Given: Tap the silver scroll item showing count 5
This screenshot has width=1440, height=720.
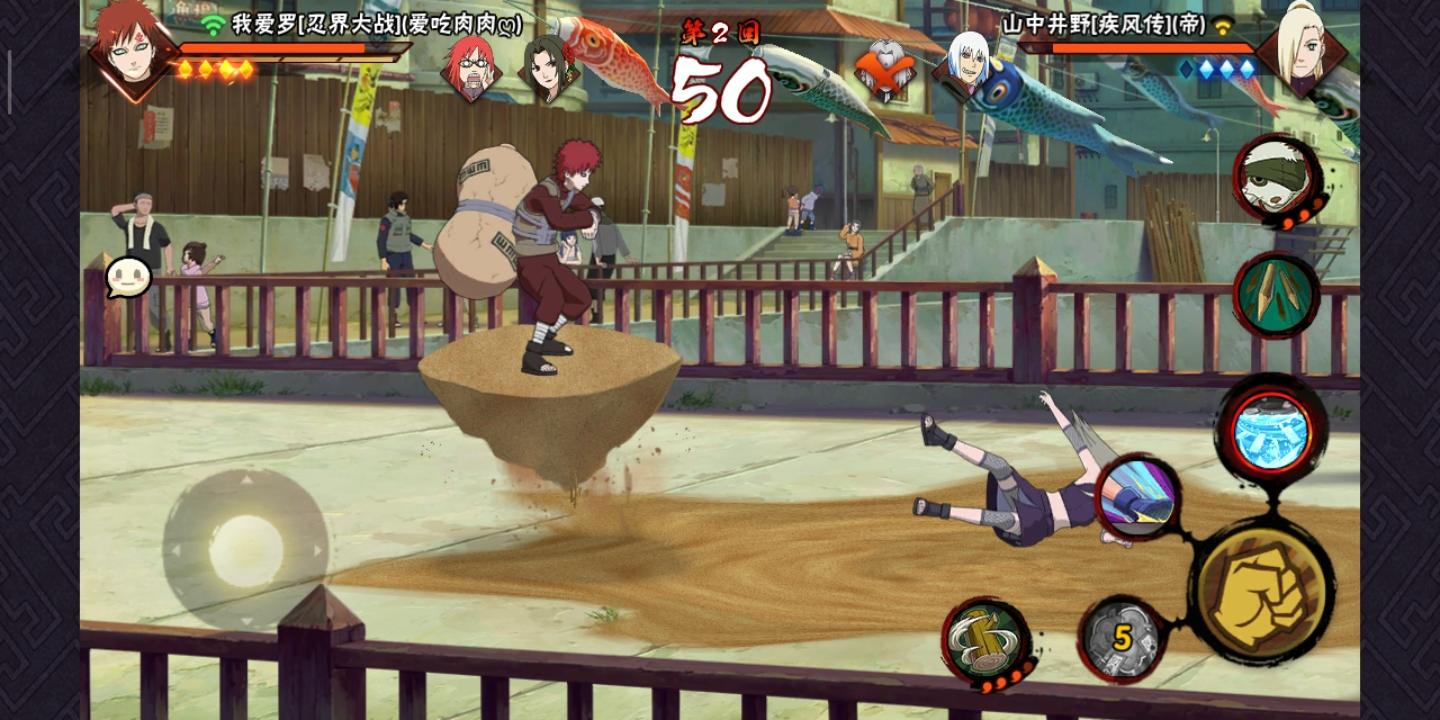Looking at the screenshot, I should point(1120,636).
